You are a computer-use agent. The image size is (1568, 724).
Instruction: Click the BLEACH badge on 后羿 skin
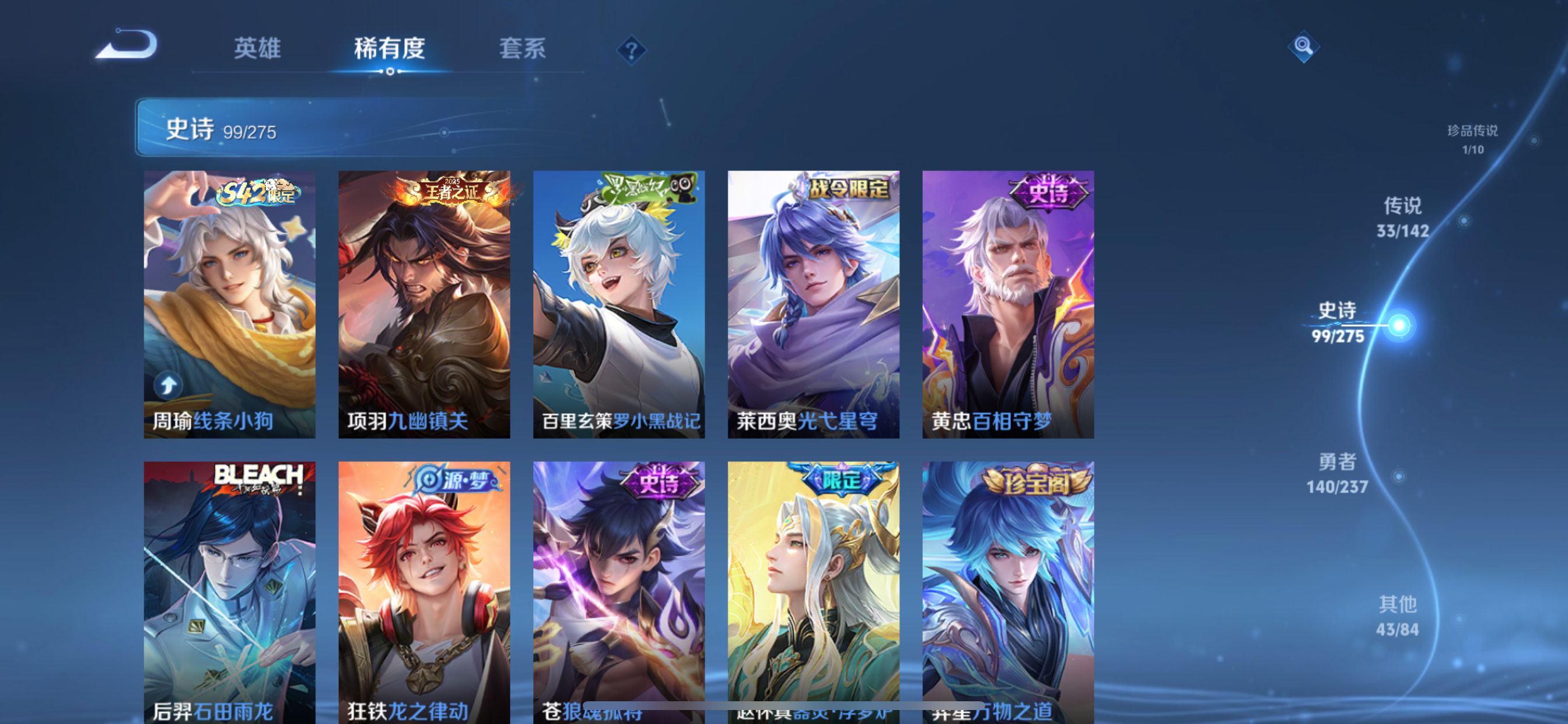pos(258,478)
